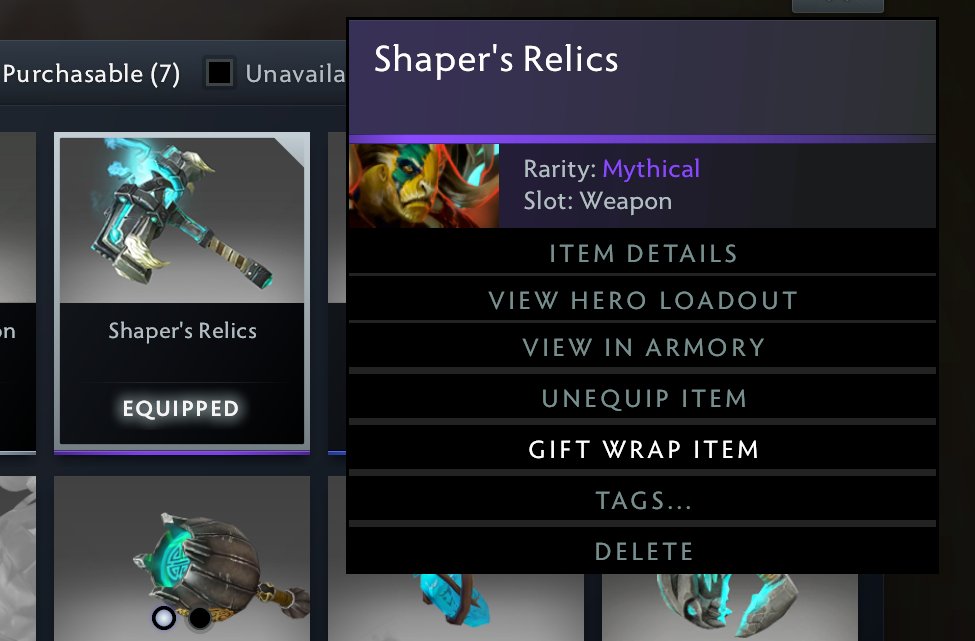
Task: Toggle the Unavailable filter checkbox
Action: (219, 73)
